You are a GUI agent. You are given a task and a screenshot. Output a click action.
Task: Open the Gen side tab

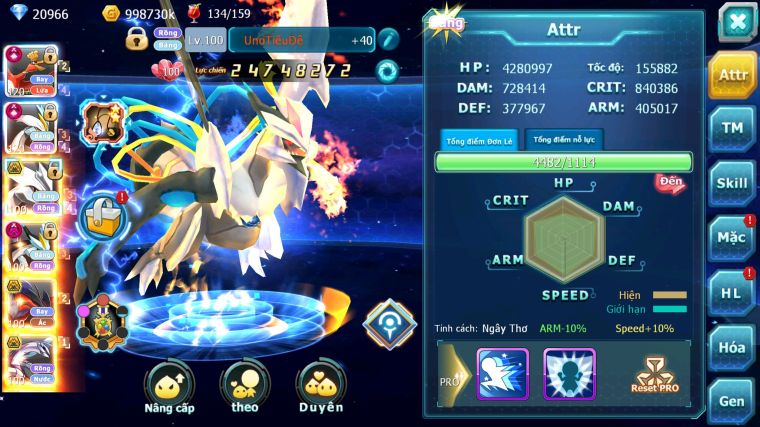732,400
